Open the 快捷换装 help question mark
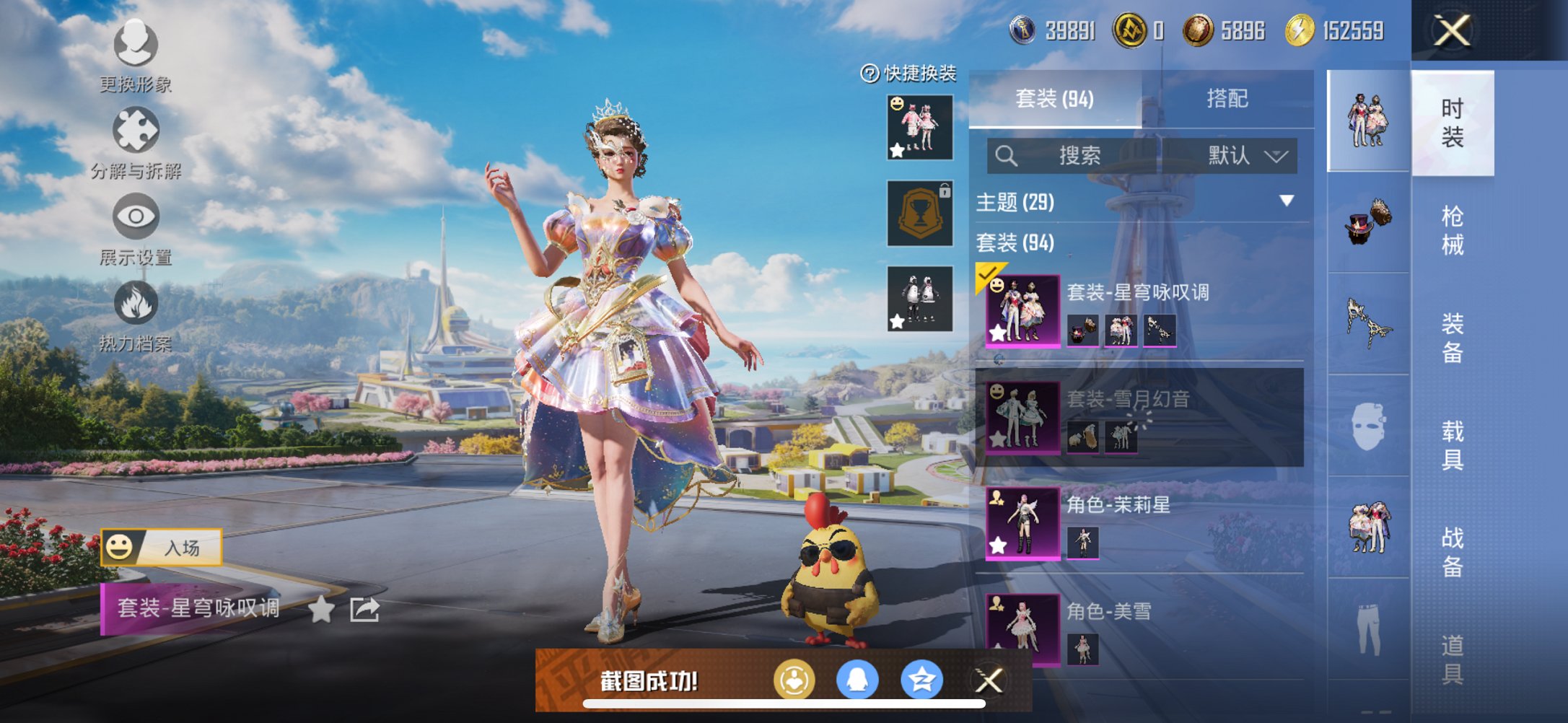1568x723 pixels. 870,74
